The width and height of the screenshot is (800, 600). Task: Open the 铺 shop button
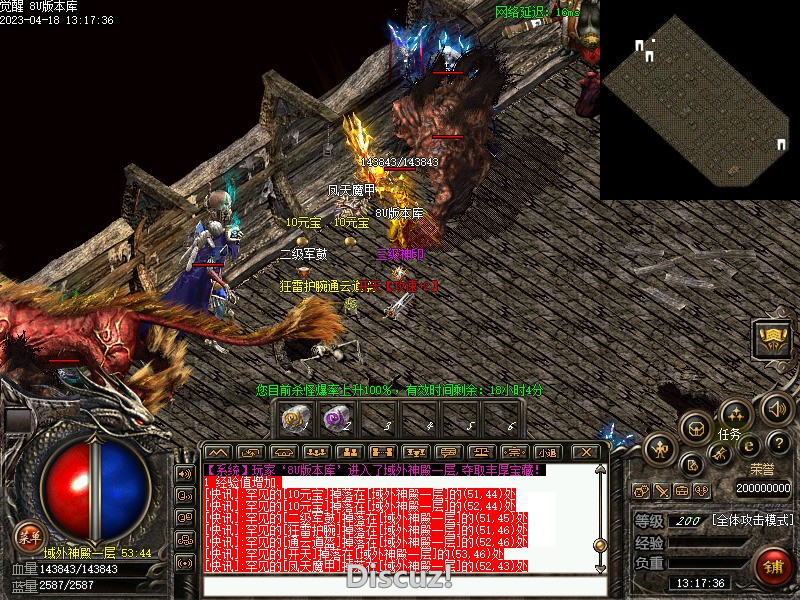773,567
